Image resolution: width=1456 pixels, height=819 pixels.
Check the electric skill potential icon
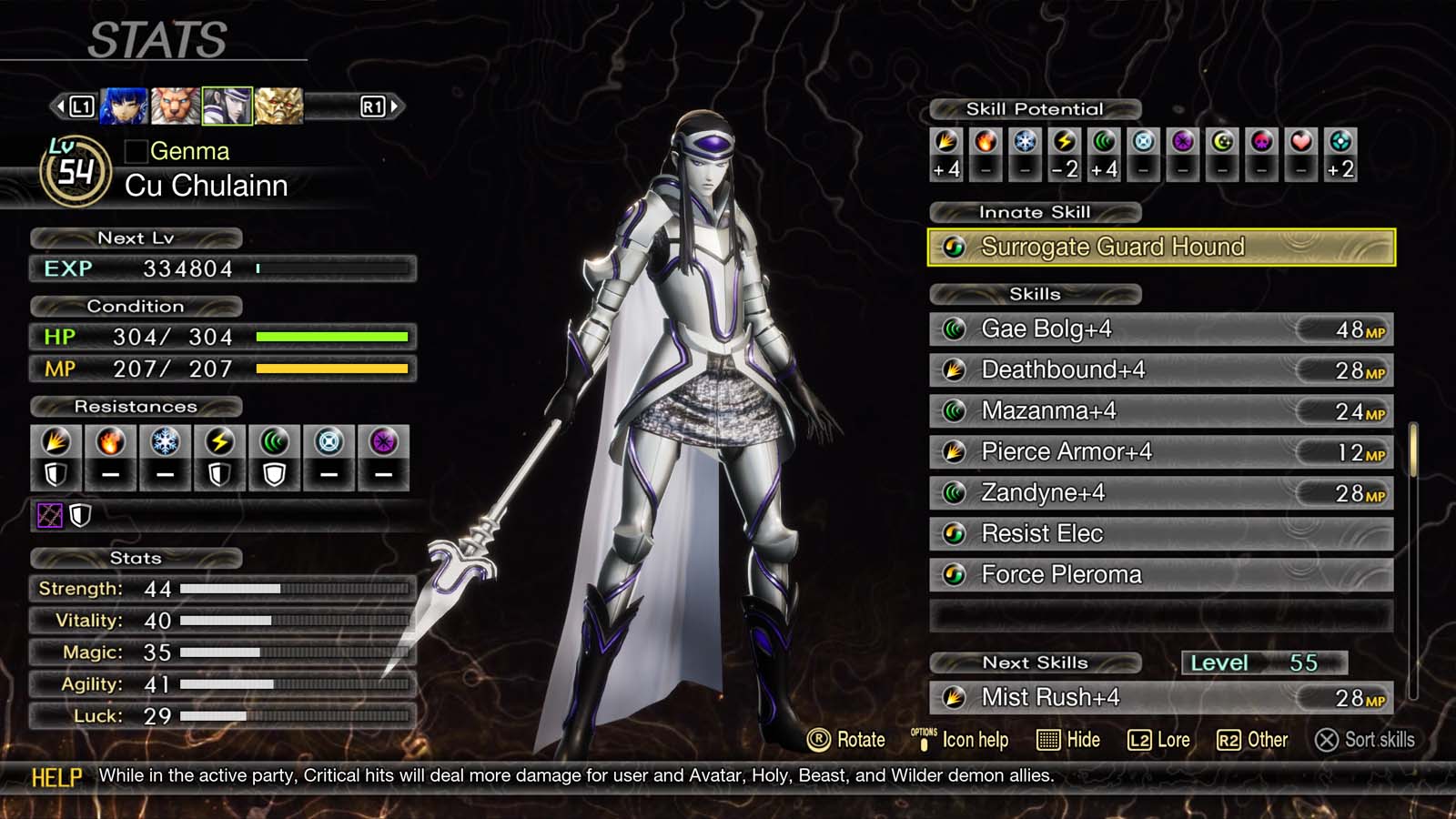pos(1064,141)
